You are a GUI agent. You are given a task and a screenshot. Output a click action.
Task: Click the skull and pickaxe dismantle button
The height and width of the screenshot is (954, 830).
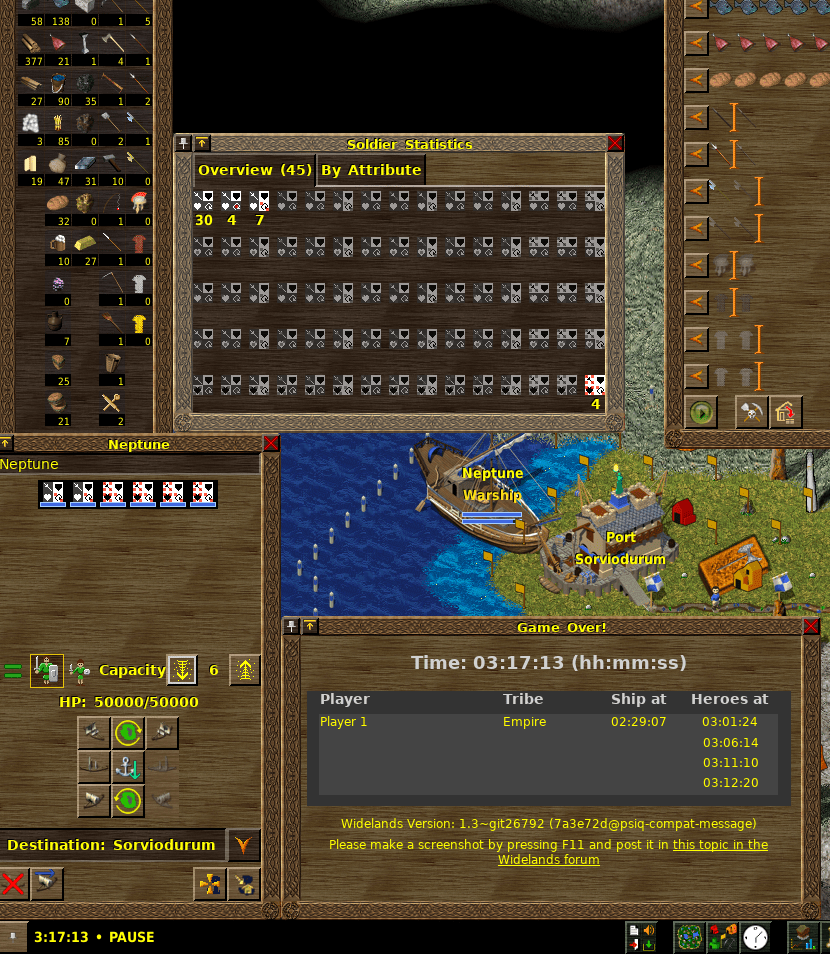[751, 412]
